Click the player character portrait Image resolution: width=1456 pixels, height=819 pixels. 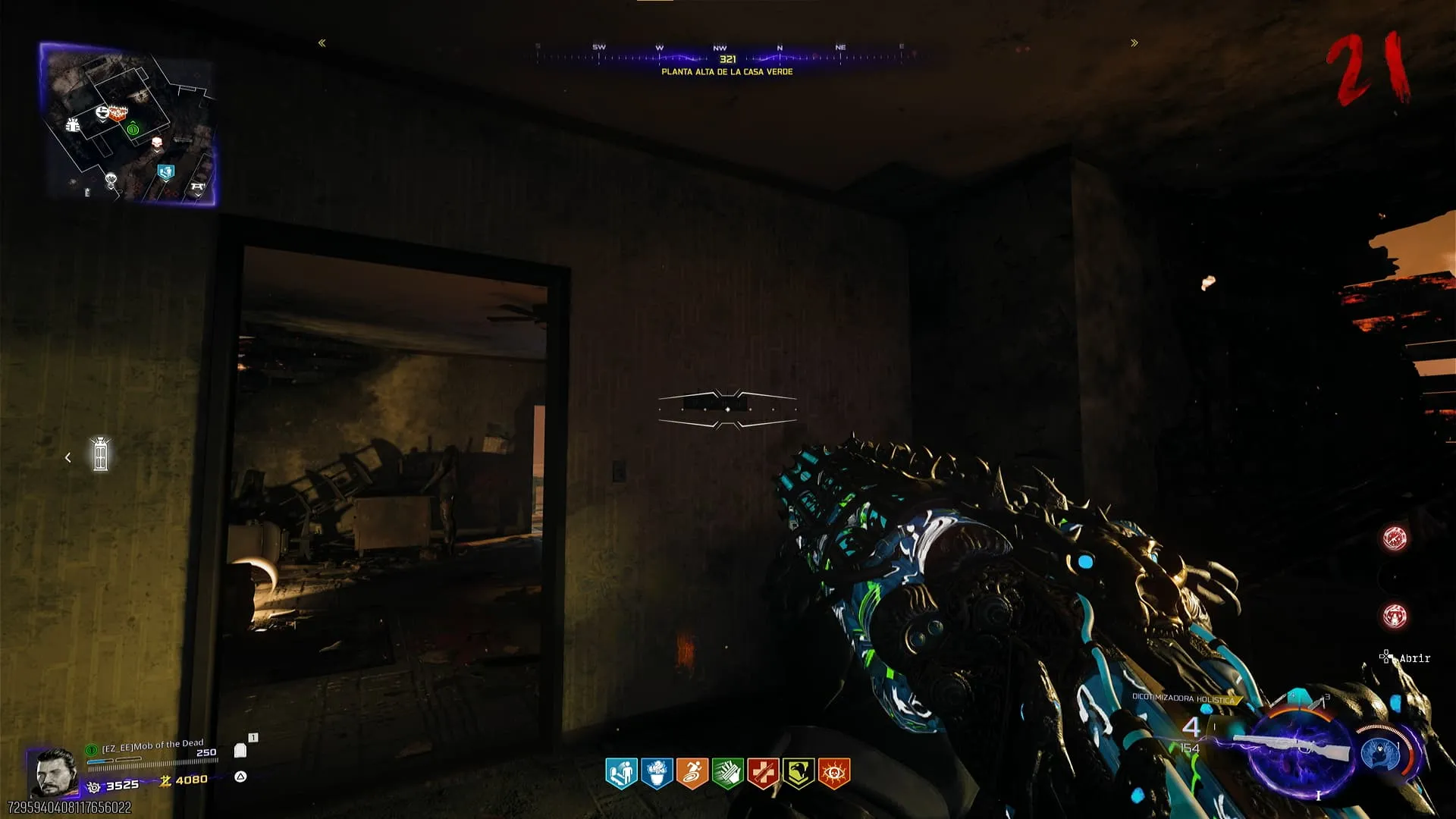(53, 771)
